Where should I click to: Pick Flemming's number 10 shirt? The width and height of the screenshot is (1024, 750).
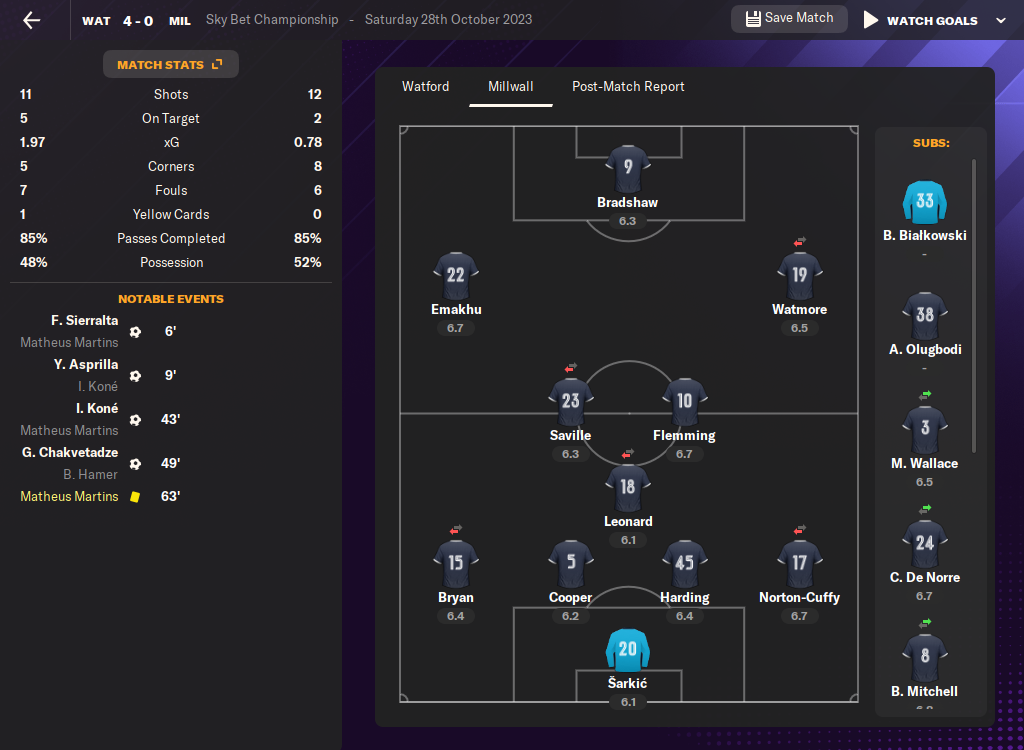(685, 401)
